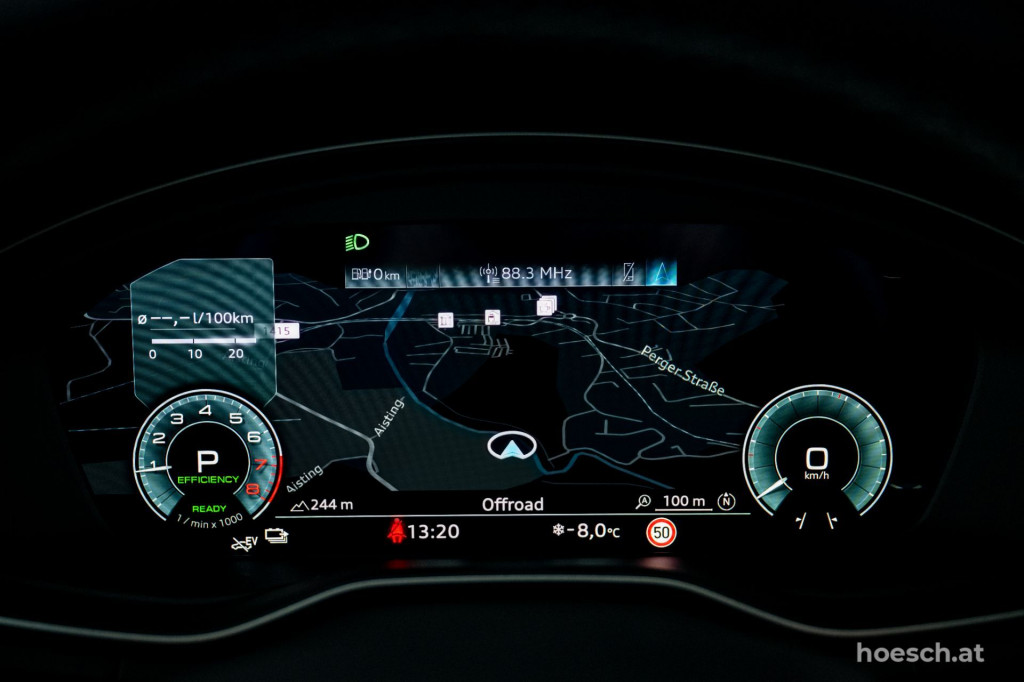1024x682 pixels.
Task: Click the 244 m altitude mountain icon
Action: click(x=298, y=505)
